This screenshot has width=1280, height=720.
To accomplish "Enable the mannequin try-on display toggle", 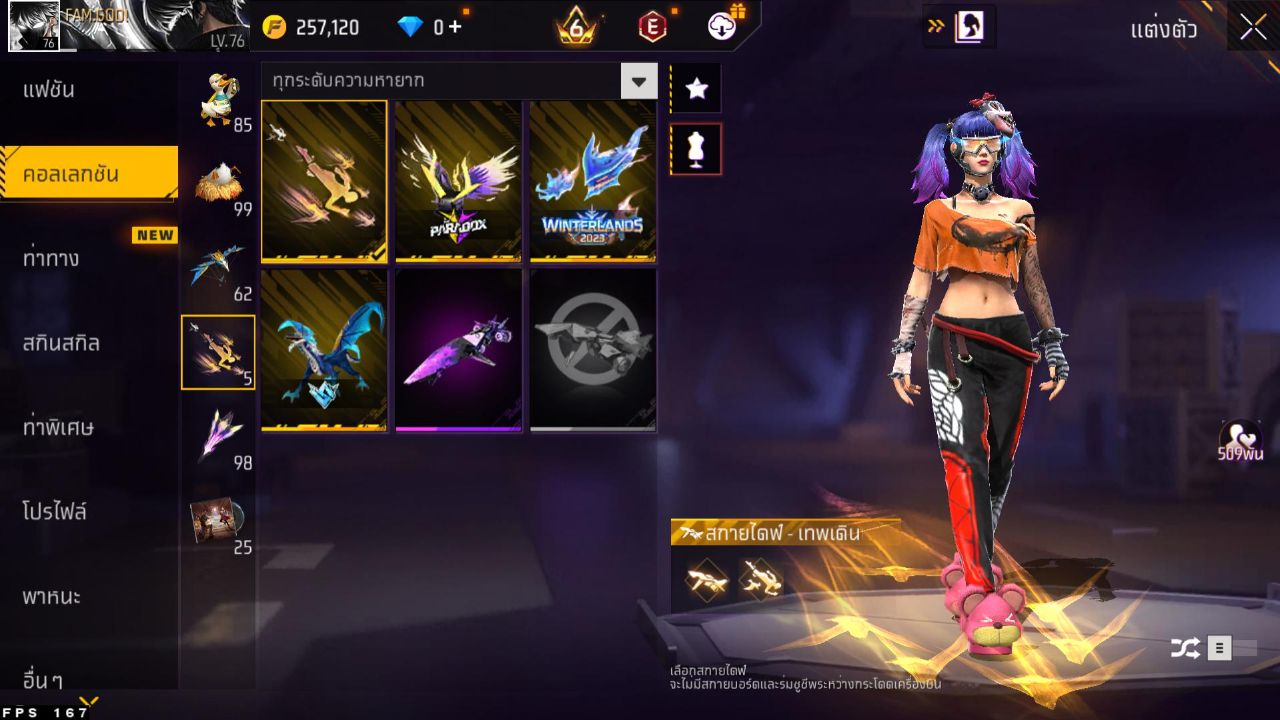I will click(x=696, y=148).
